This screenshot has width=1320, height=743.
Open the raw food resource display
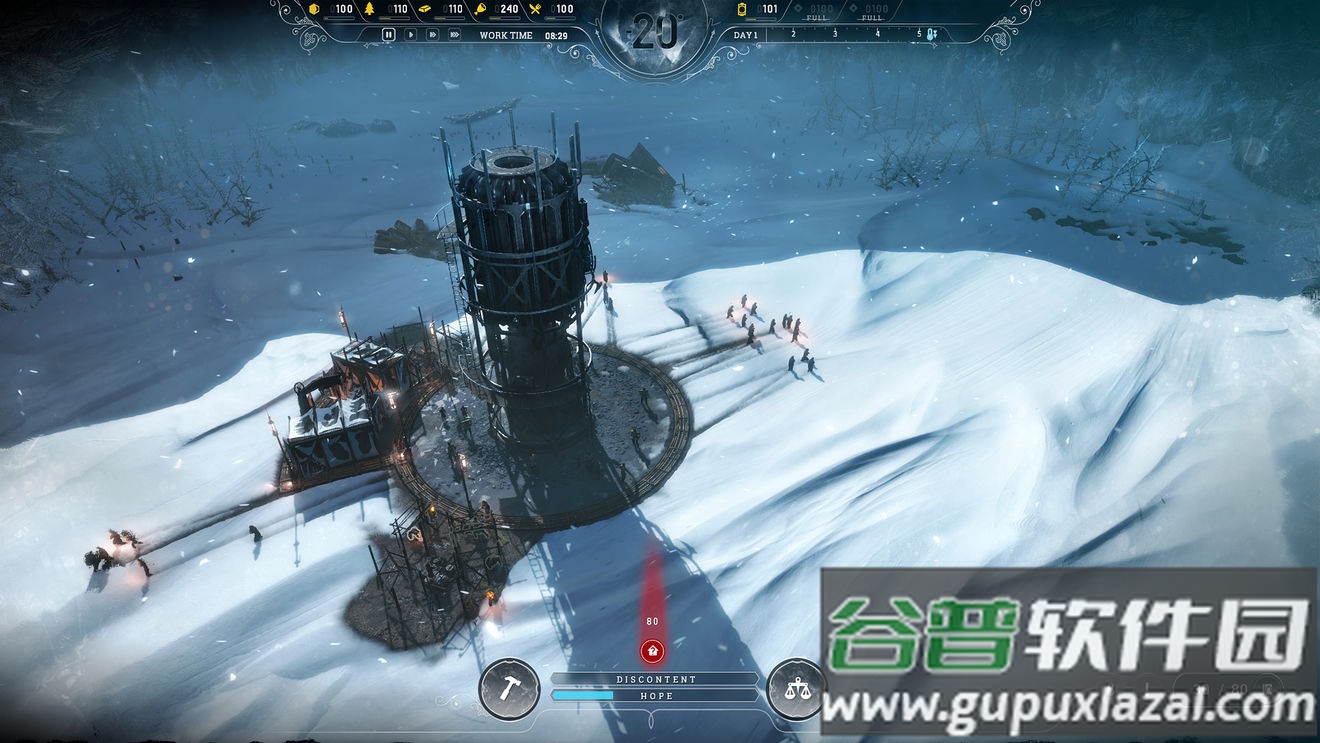[x=480, y=8]
